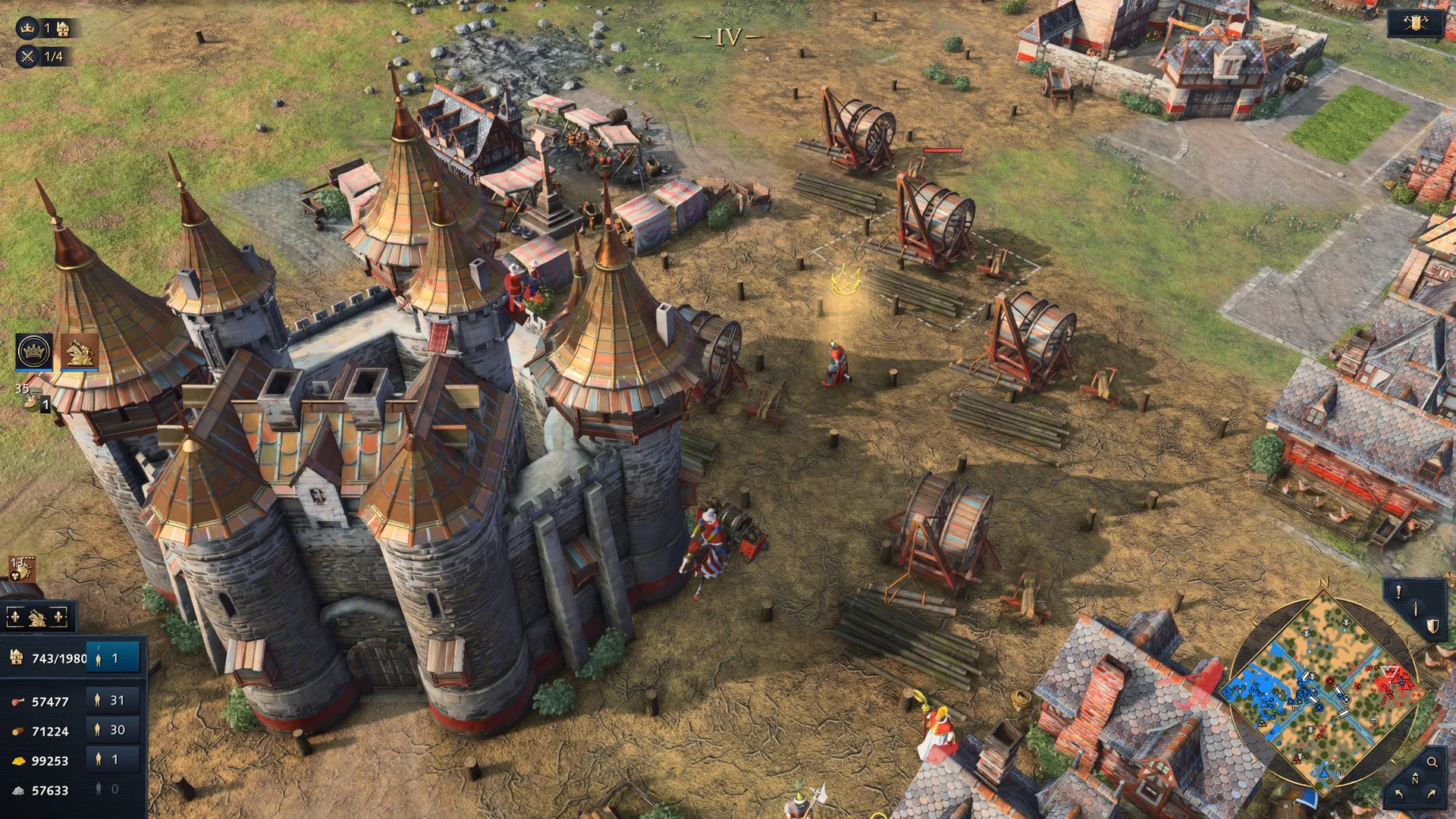Image resolution: width=1456 pixels, height=819 pixels.
Task: Open the top-right banner menu button
Action: click(1415, 24)
